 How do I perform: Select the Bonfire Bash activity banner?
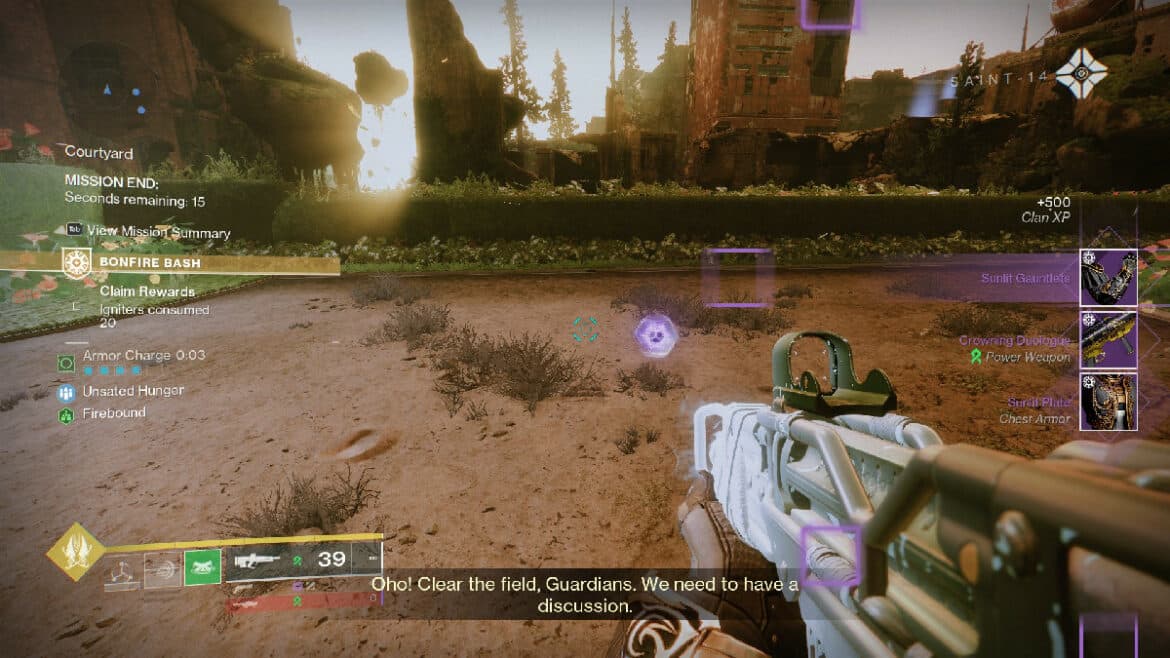tap(170, 263)
